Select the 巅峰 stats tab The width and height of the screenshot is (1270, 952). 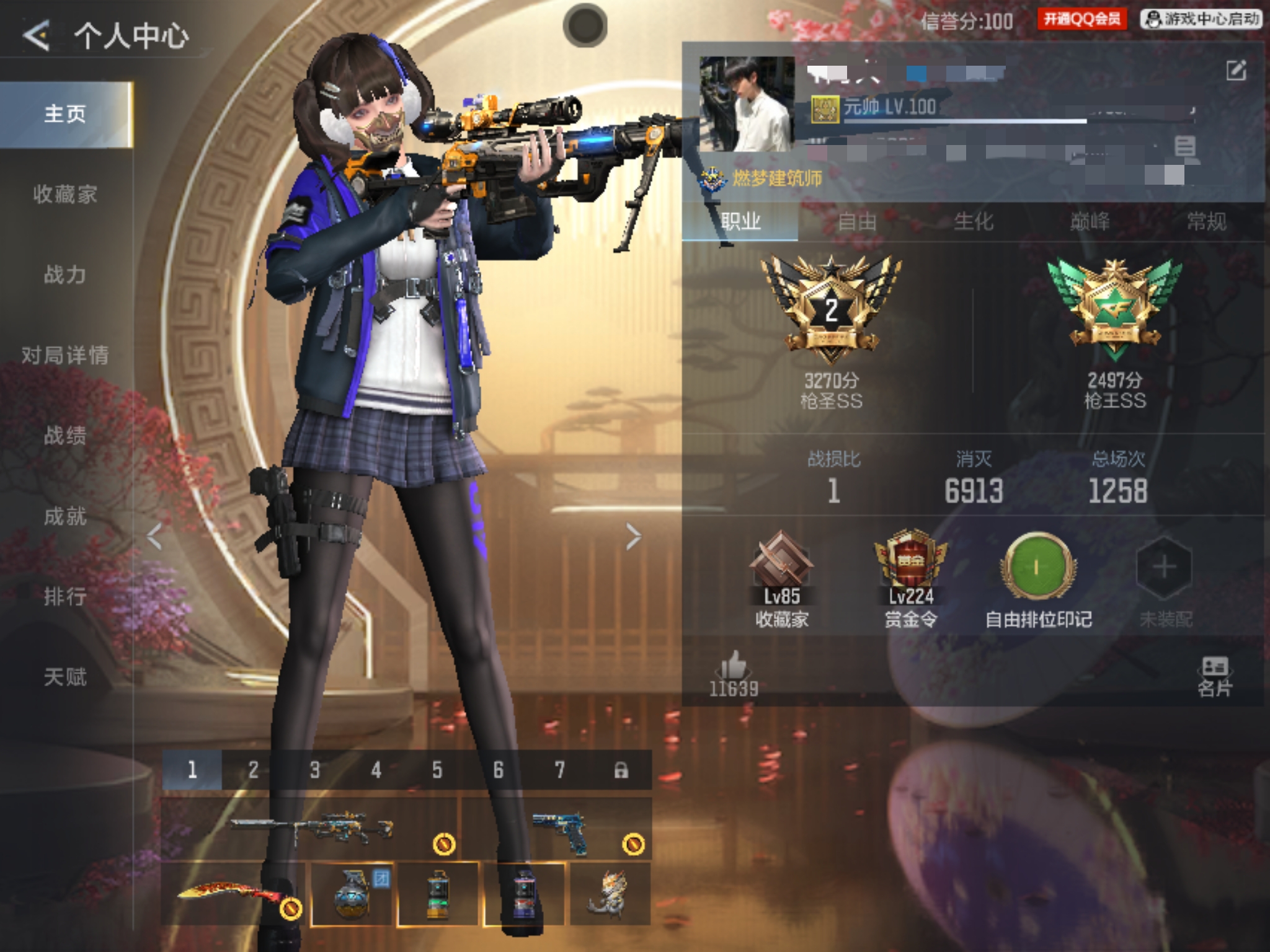click(x=1090, y=221)
